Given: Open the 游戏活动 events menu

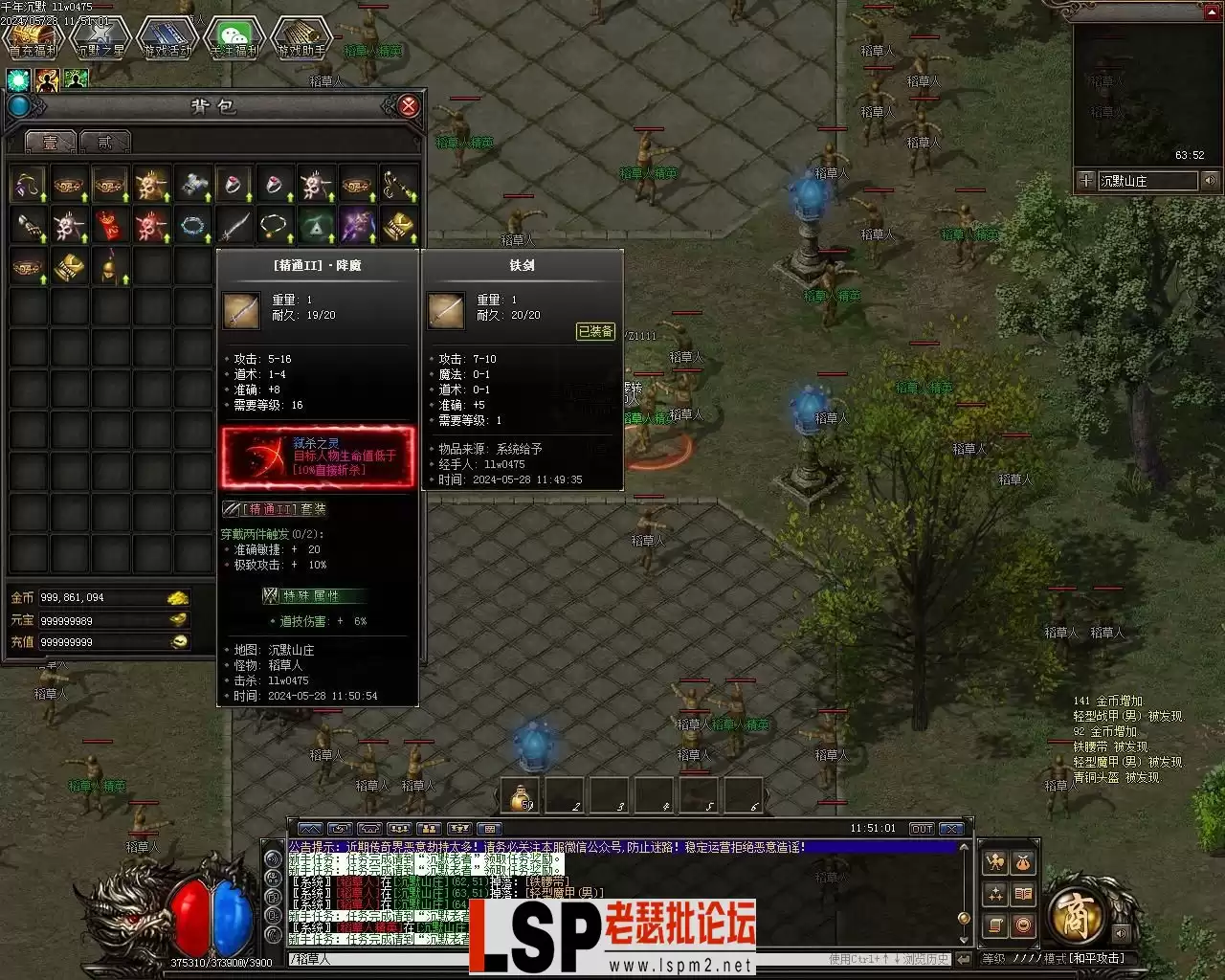Looking at the screenshot, I should 167,38.
